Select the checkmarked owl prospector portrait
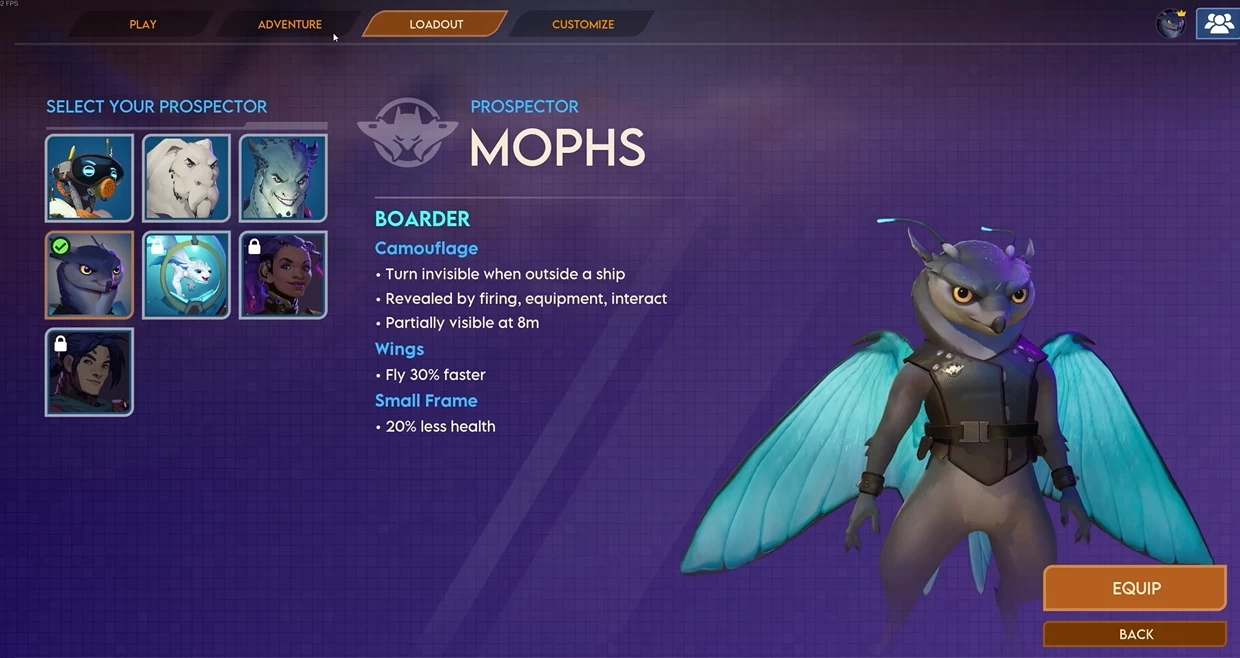This screenshot has width=1240, height=658. [89, 275]
